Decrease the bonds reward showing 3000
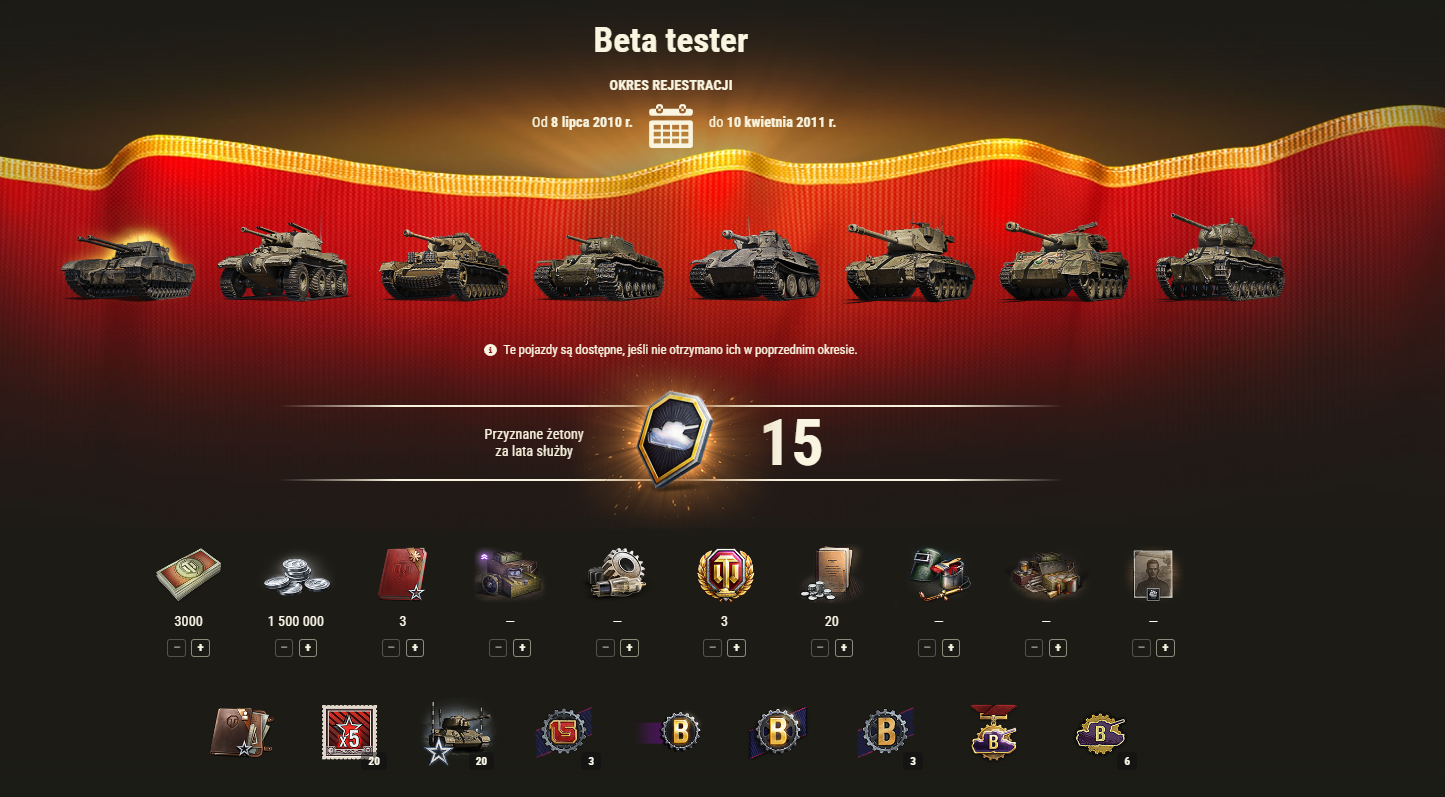 point(177,648)
